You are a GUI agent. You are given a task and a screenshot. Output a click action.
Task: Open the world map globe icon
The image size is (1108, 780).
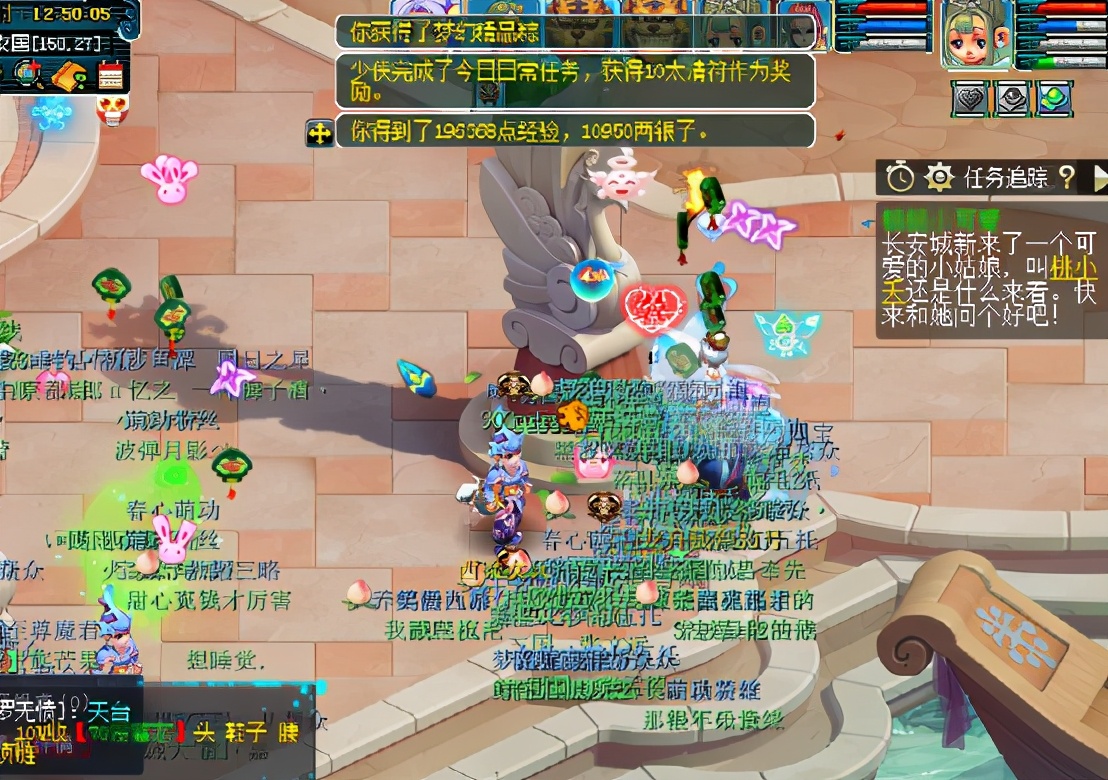(x=27, y=73)
